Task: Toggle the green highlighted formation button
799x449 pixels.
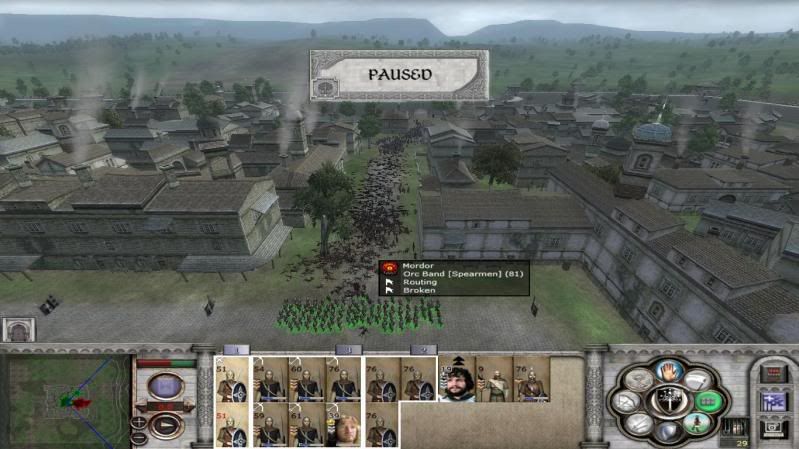Action: tap(710, 401)
